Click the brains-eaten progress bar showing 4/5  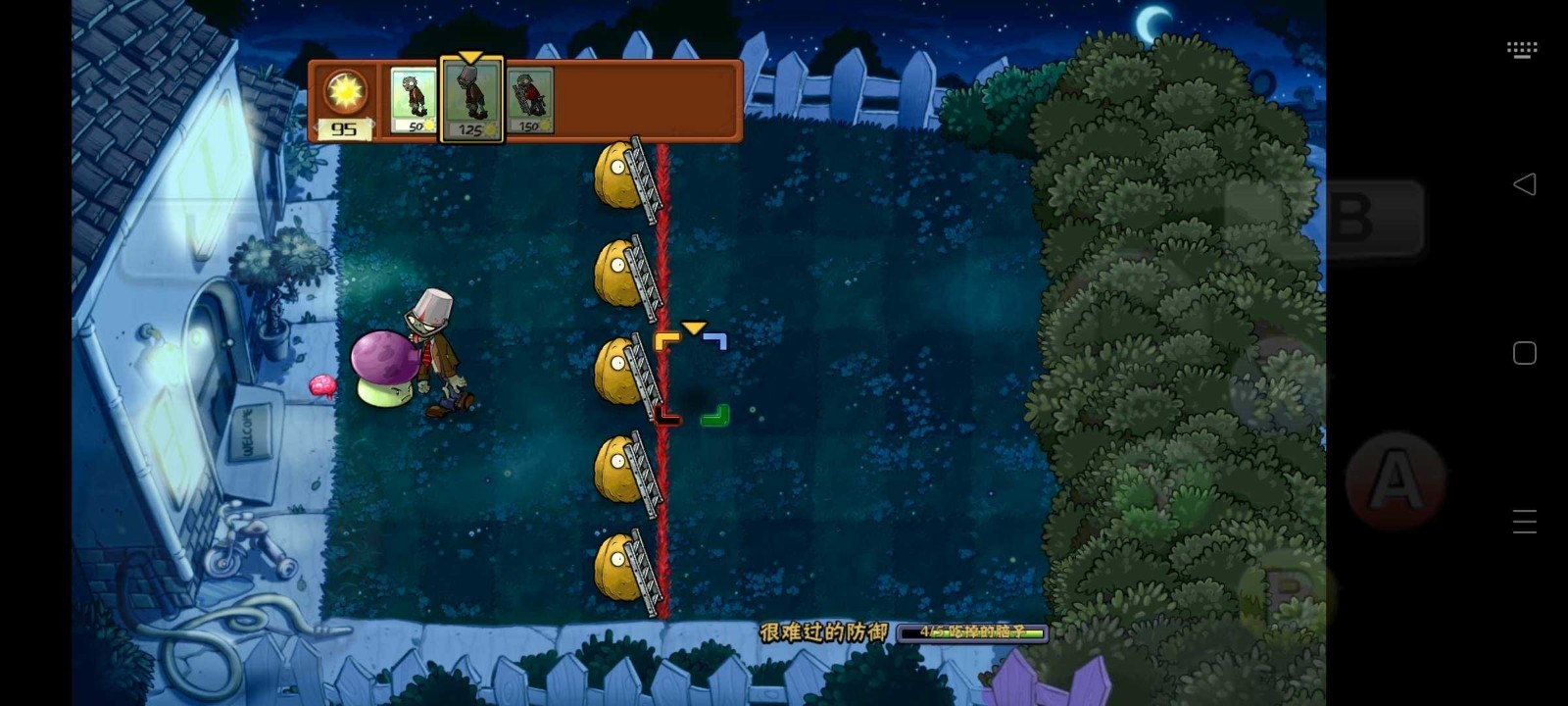coord(975,633)
